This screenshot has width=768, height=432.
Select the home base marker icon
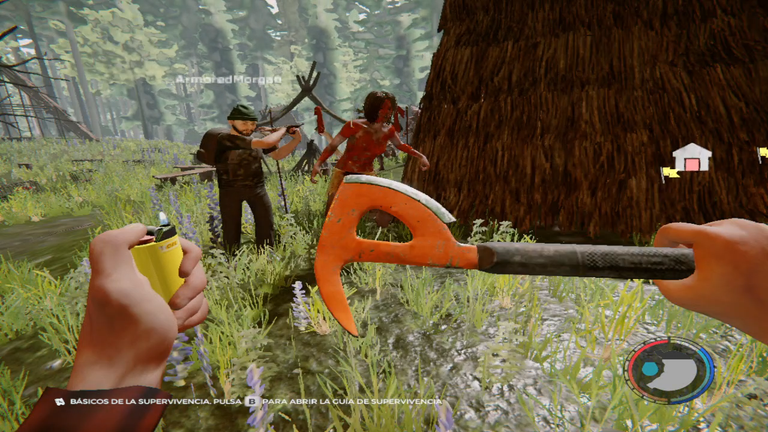(x=691, y=158)
